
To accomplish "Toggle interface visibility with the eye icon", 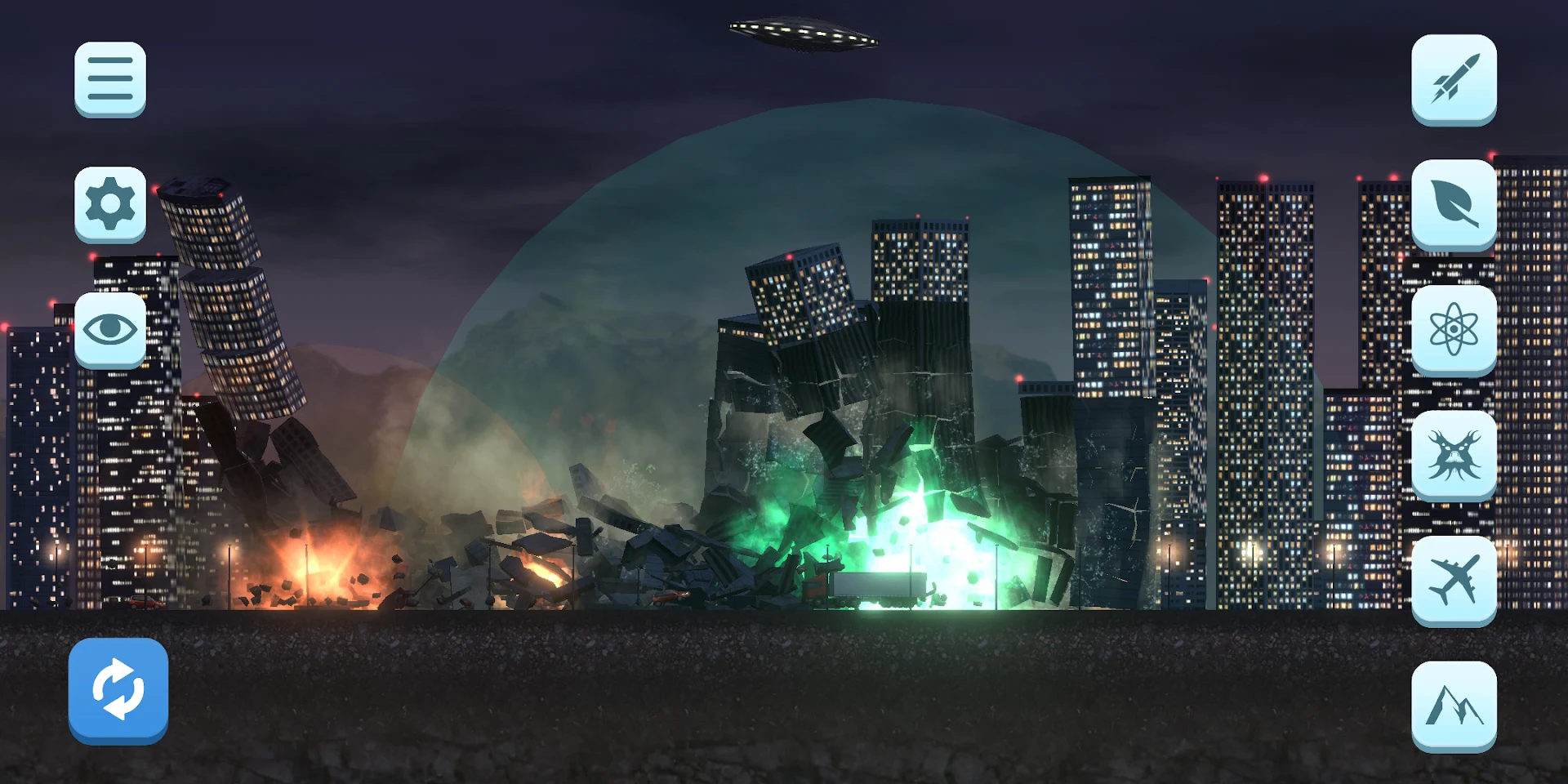I will point(110,328).
